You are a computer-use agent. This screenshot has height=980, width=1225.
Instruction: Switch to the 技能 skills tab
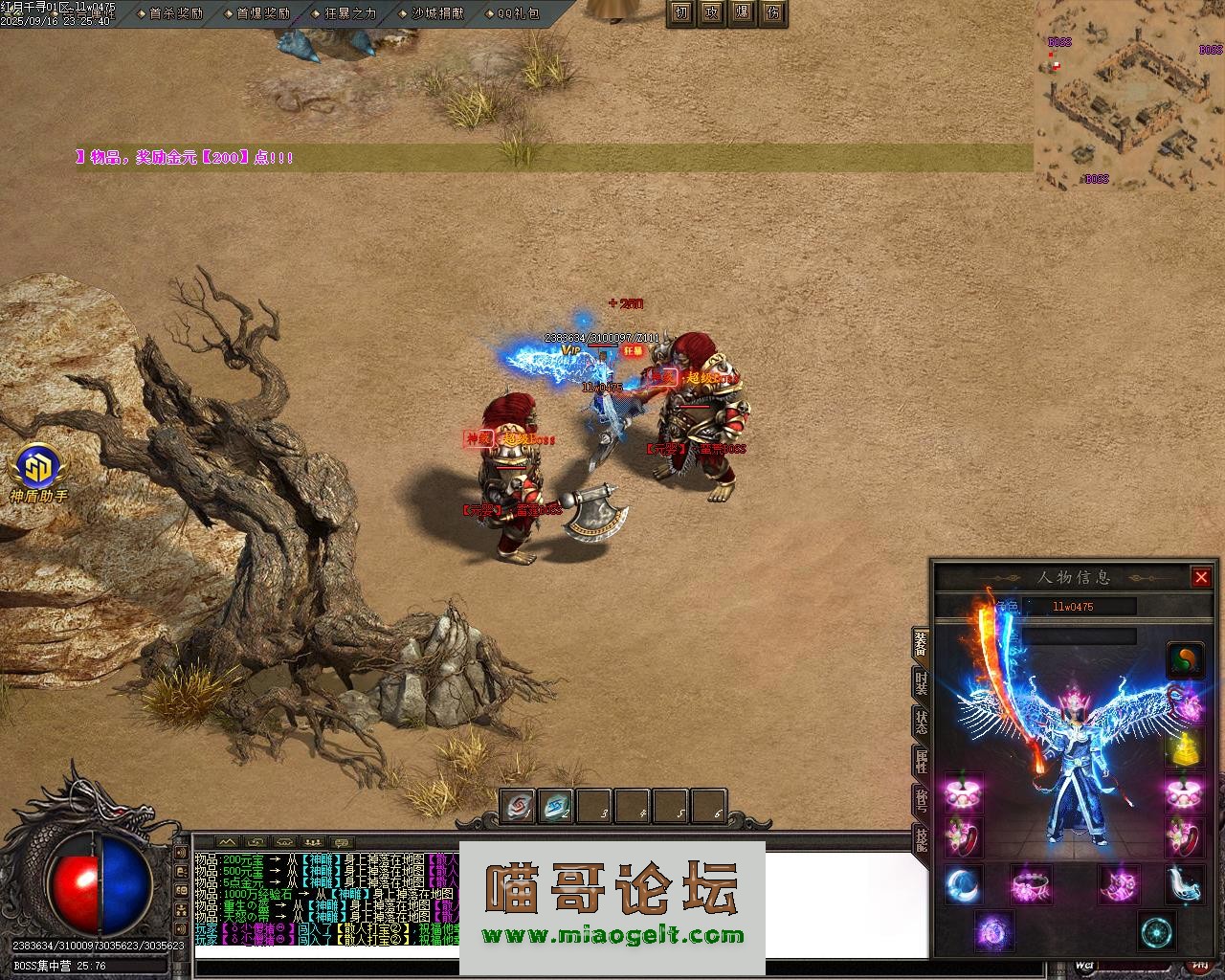921,839
